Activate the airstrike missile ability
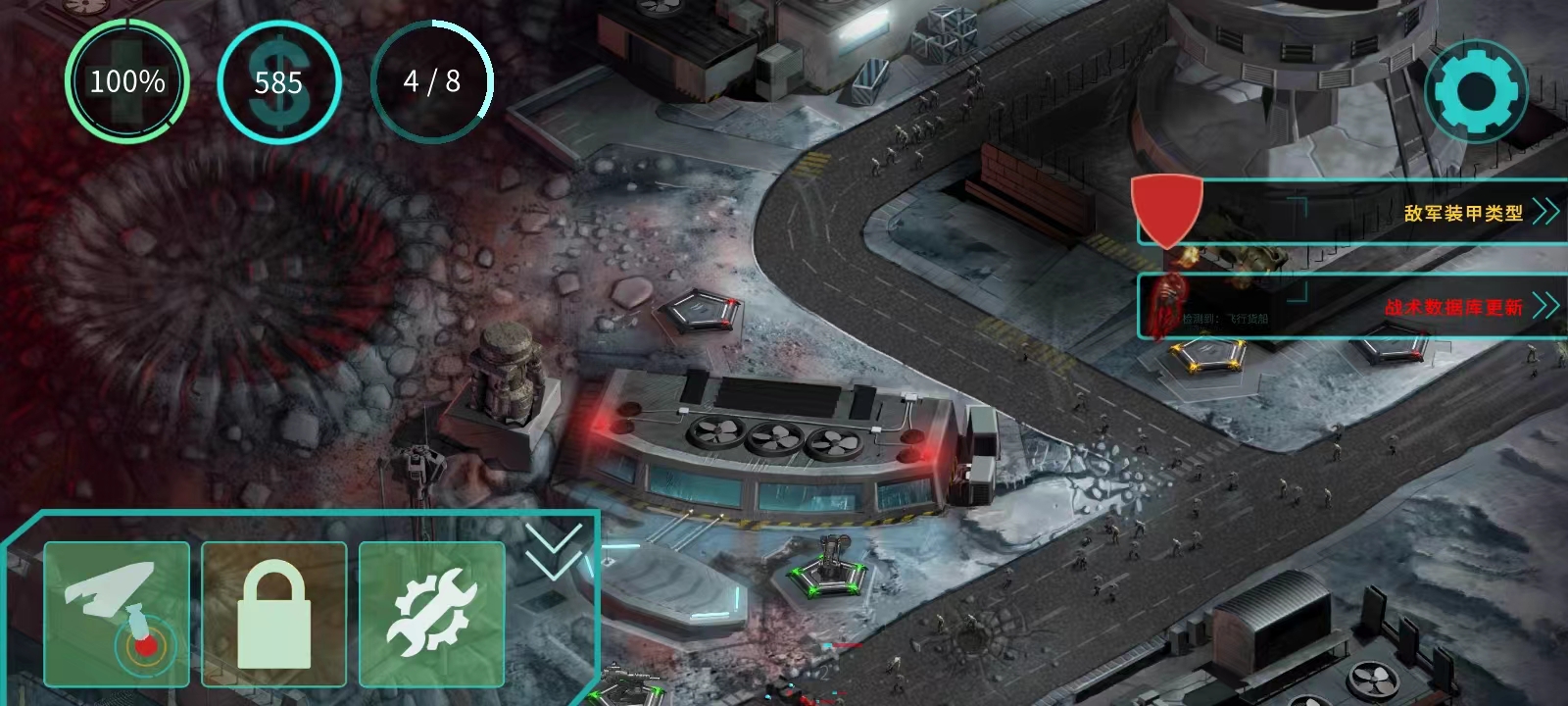1568x706 pixels. 117,614
